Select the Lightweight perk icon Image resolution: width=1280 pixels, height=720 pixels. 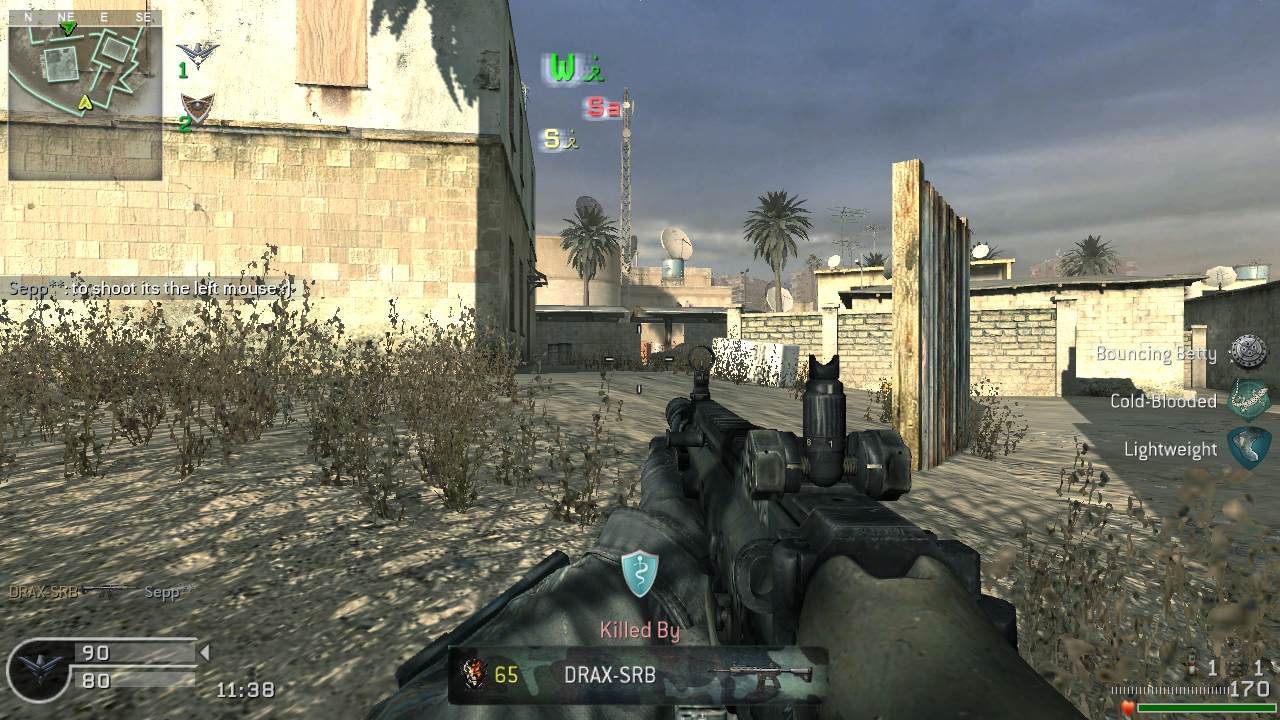coord(1249,448)
